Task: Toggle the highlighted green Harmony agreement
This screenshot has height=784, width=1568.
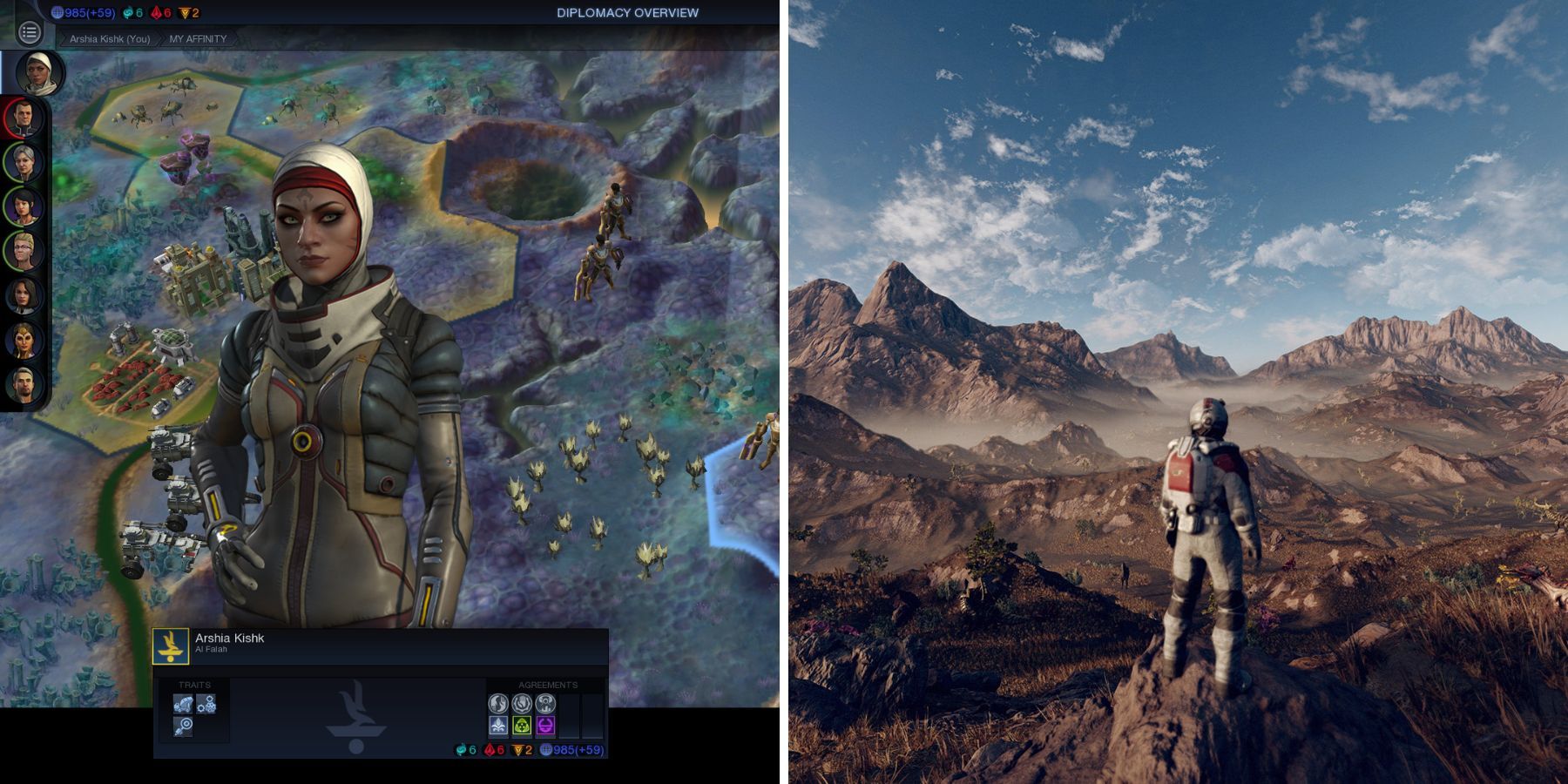Action: (x=521, y=726)
